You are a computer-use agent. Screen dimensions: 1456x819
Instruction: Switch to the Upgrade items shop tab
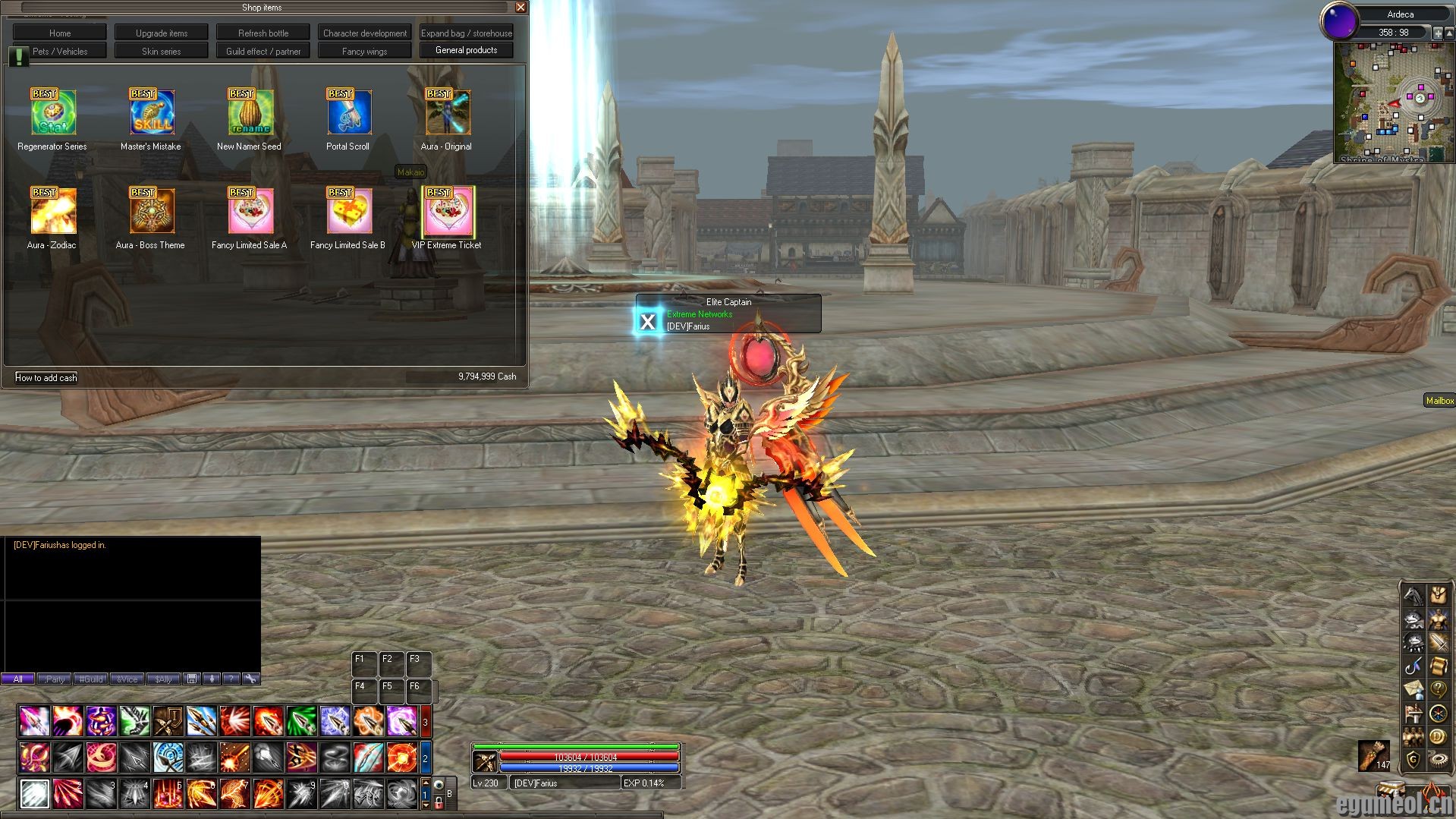pyautogui.click(x=161, y=33)
